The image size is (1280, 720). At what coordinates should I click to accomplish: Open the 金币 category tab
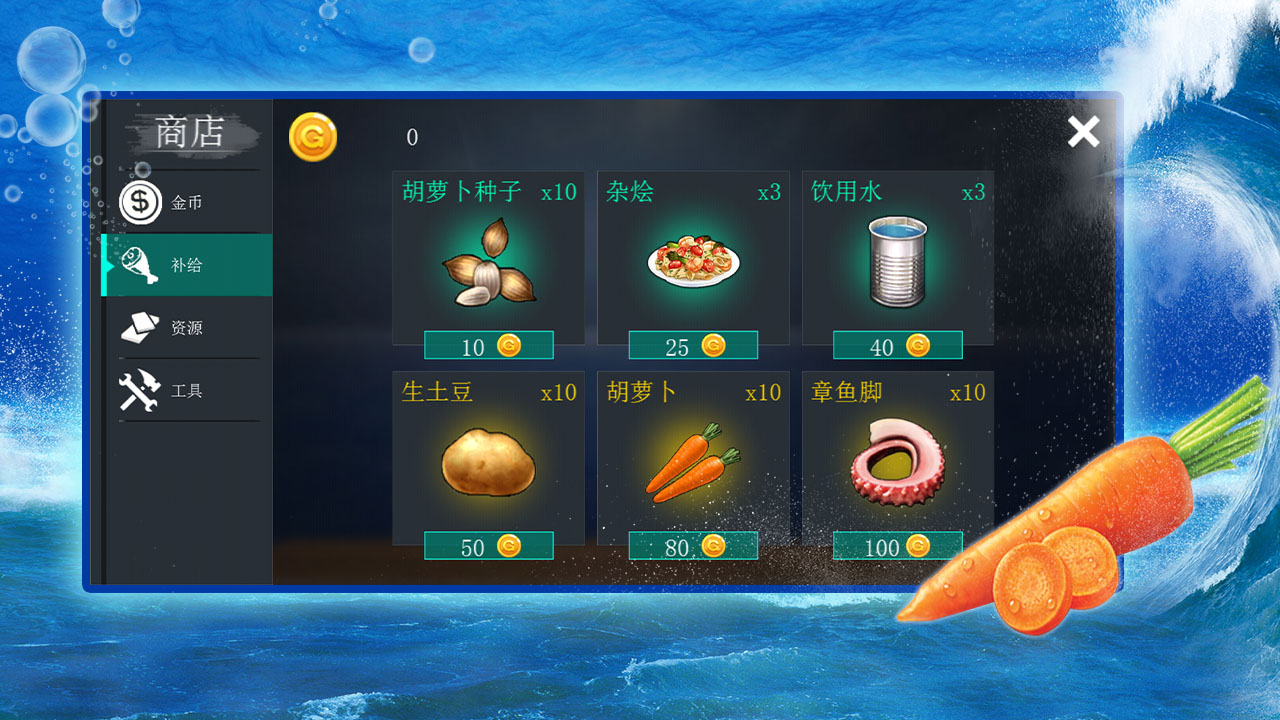(x=185, y=202)
